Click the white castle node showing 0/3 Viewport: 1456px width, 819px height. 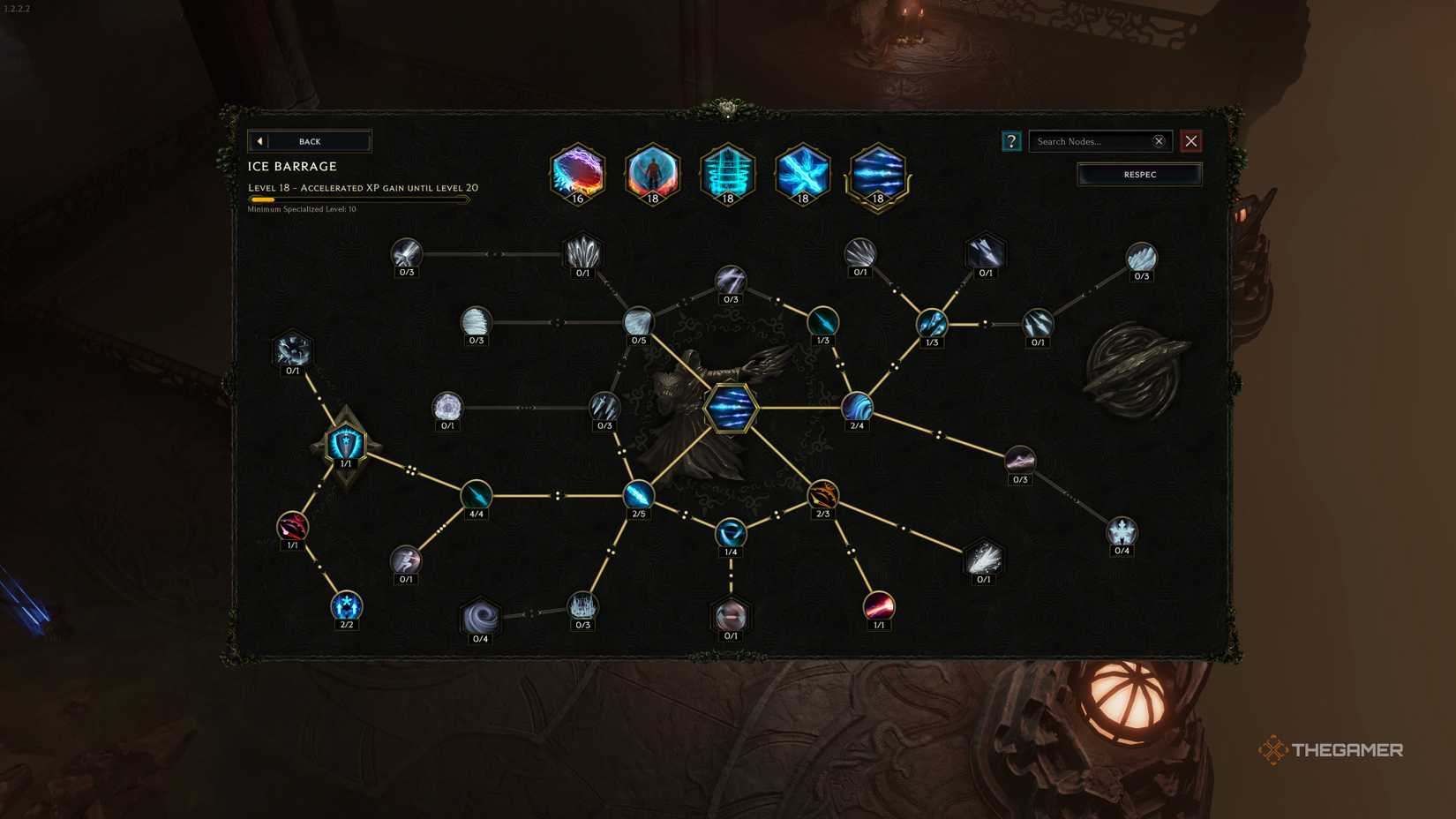click(582, 604)
